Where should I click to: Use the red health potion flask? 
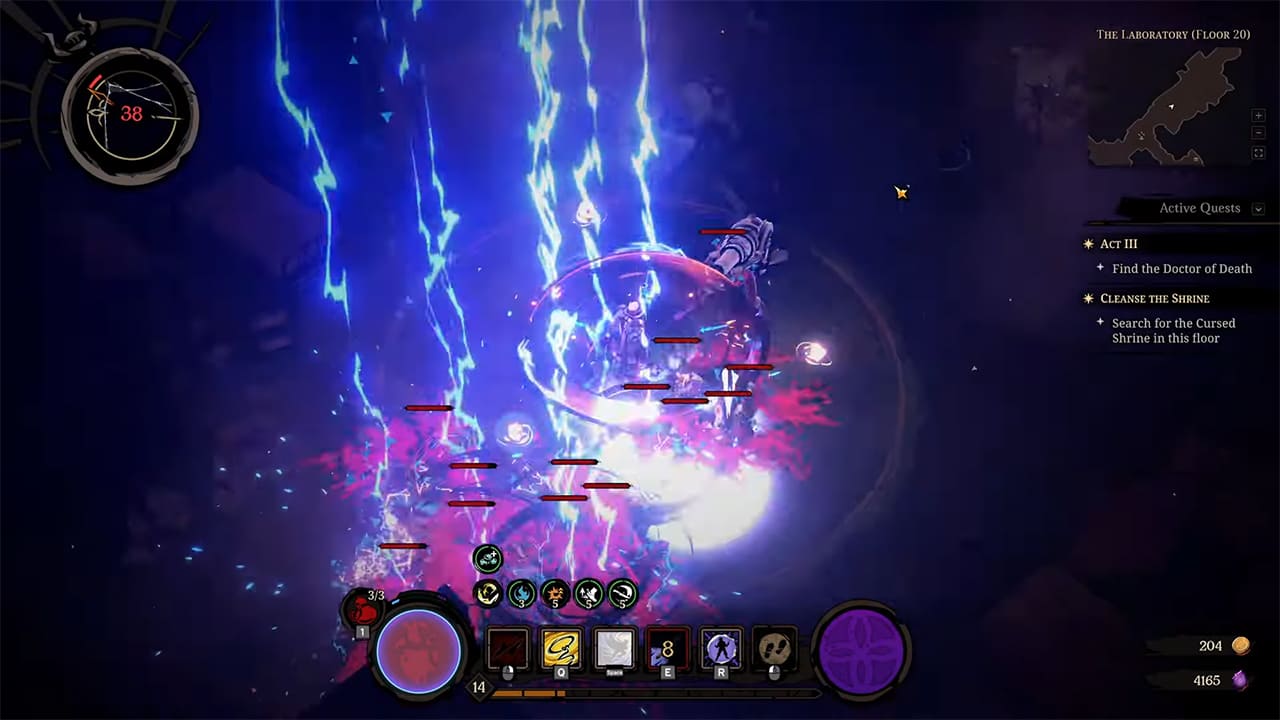pyautogui.click(x=362, y=608)
